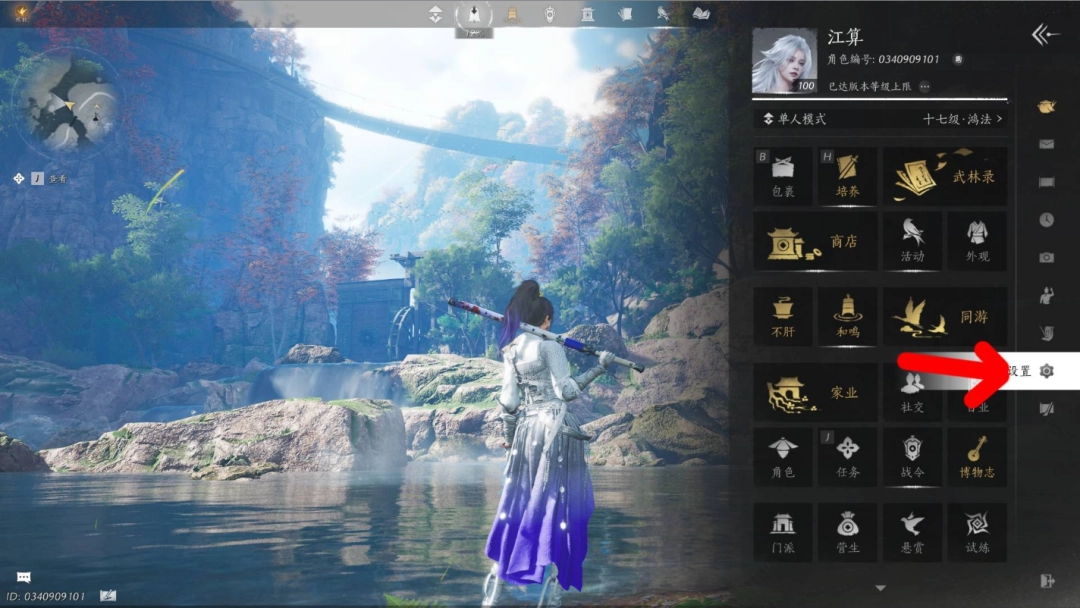Open the 培养 cultivation menu tile
1080x608 pixels.
pos(847,176)
